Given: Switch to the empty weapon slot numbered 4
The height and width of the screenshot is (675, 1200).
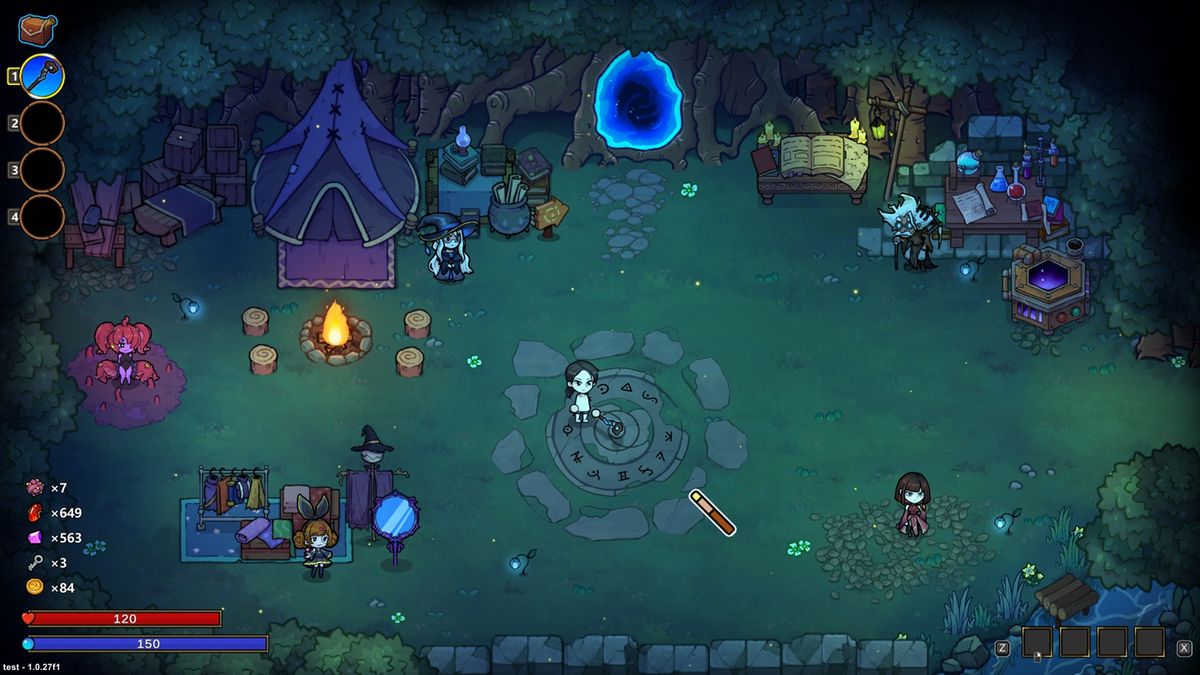Looking at the screenshot, I should click(x=42, y=217).
